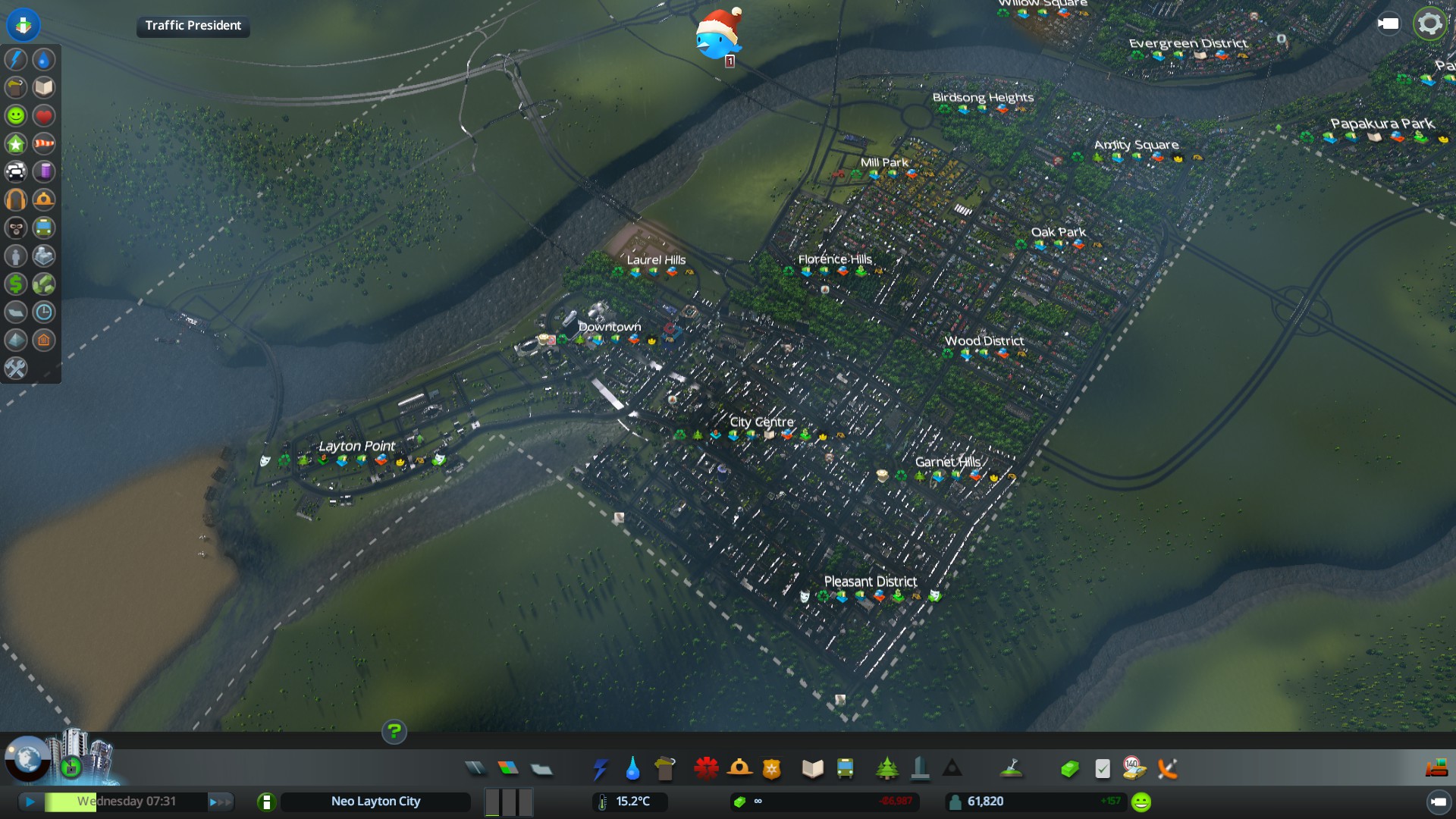Open the policies checklist panel
This screenshot has height=819, width=1456.
click(1103, 769)
